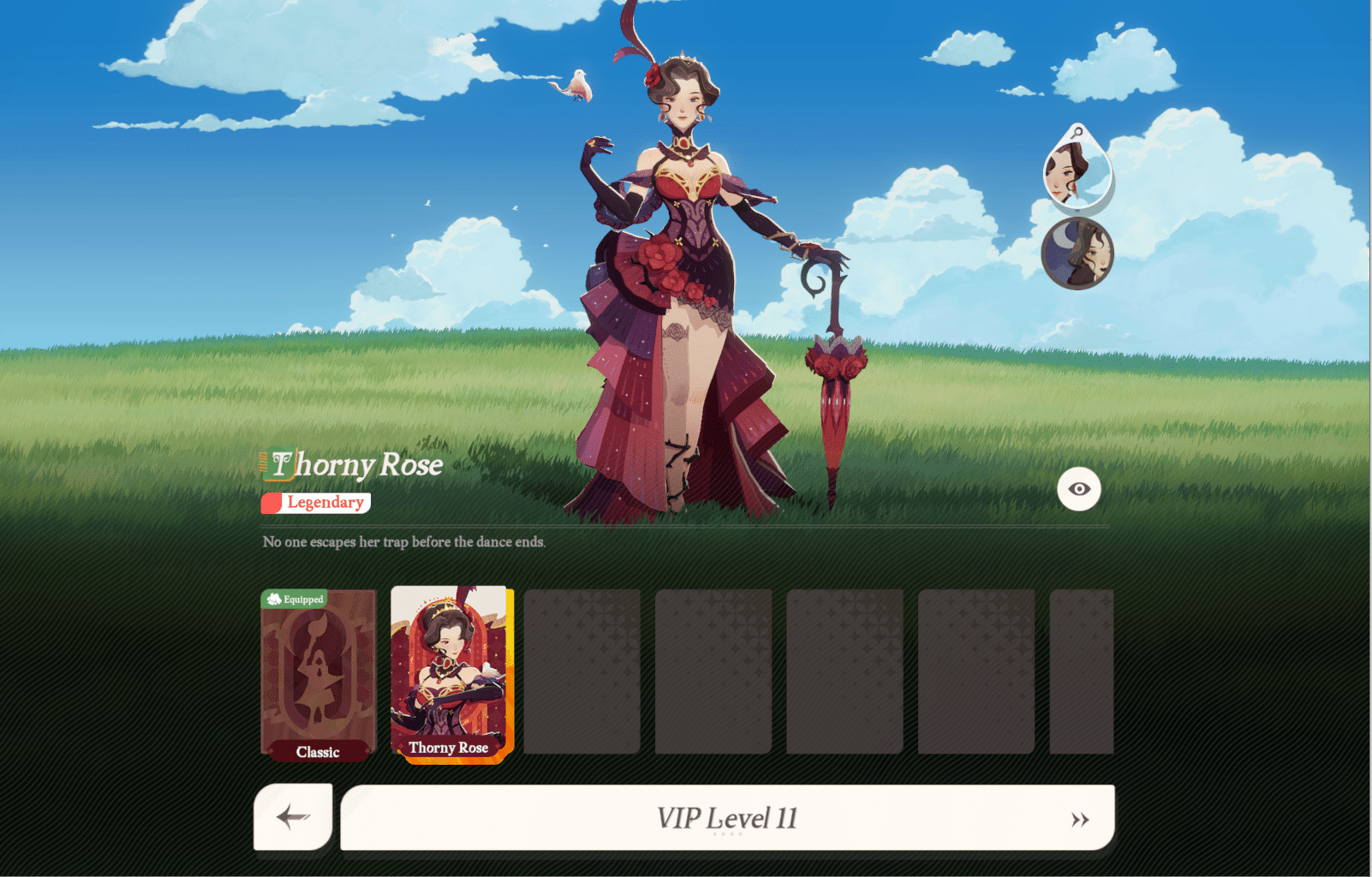Viewport: 1372px width, 877px height.
Task: Open the first empty skin slot
Action: click(583, 672)
